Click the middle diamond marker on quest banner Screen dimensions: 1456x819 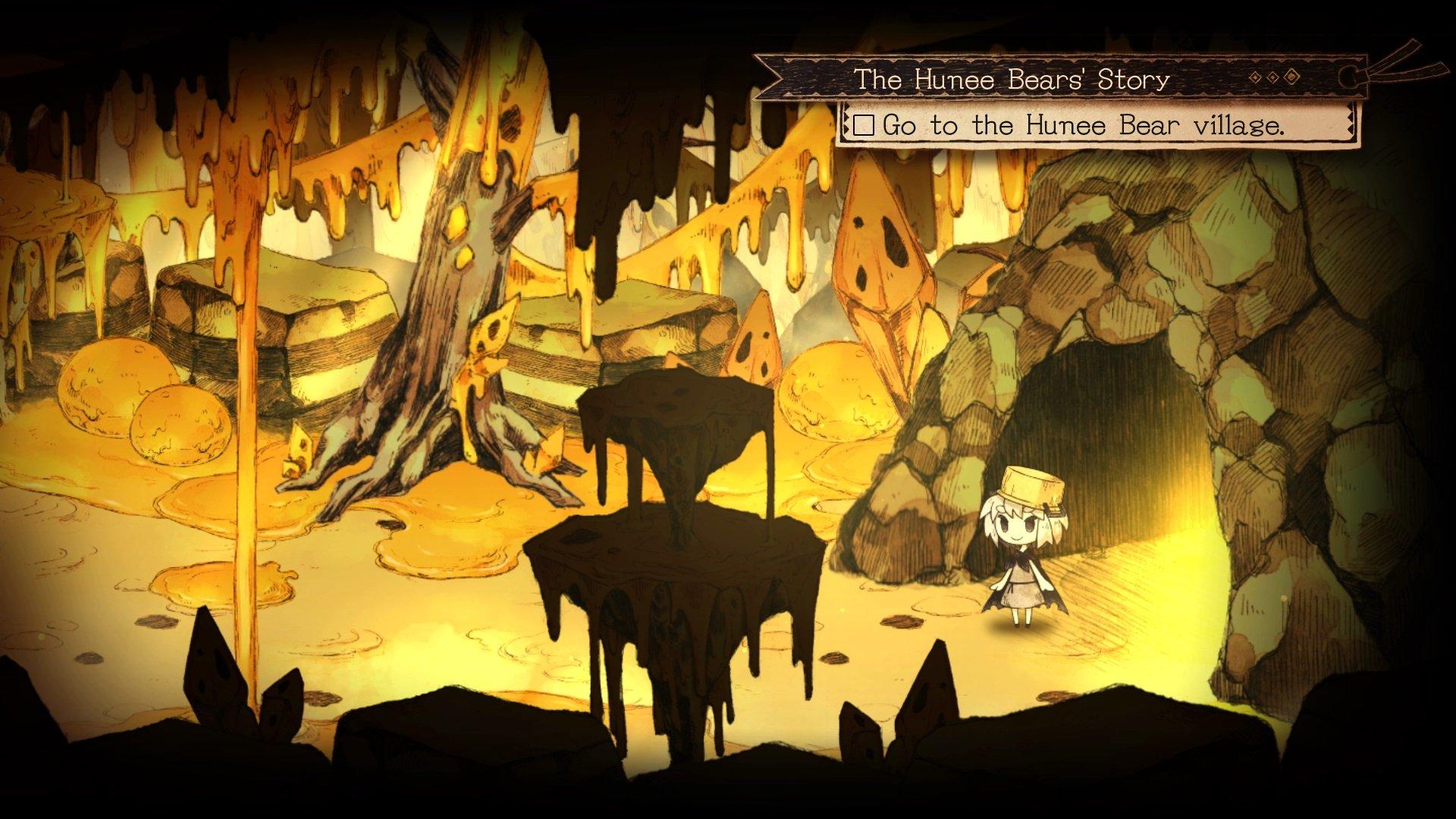[x=1272, y=77]
